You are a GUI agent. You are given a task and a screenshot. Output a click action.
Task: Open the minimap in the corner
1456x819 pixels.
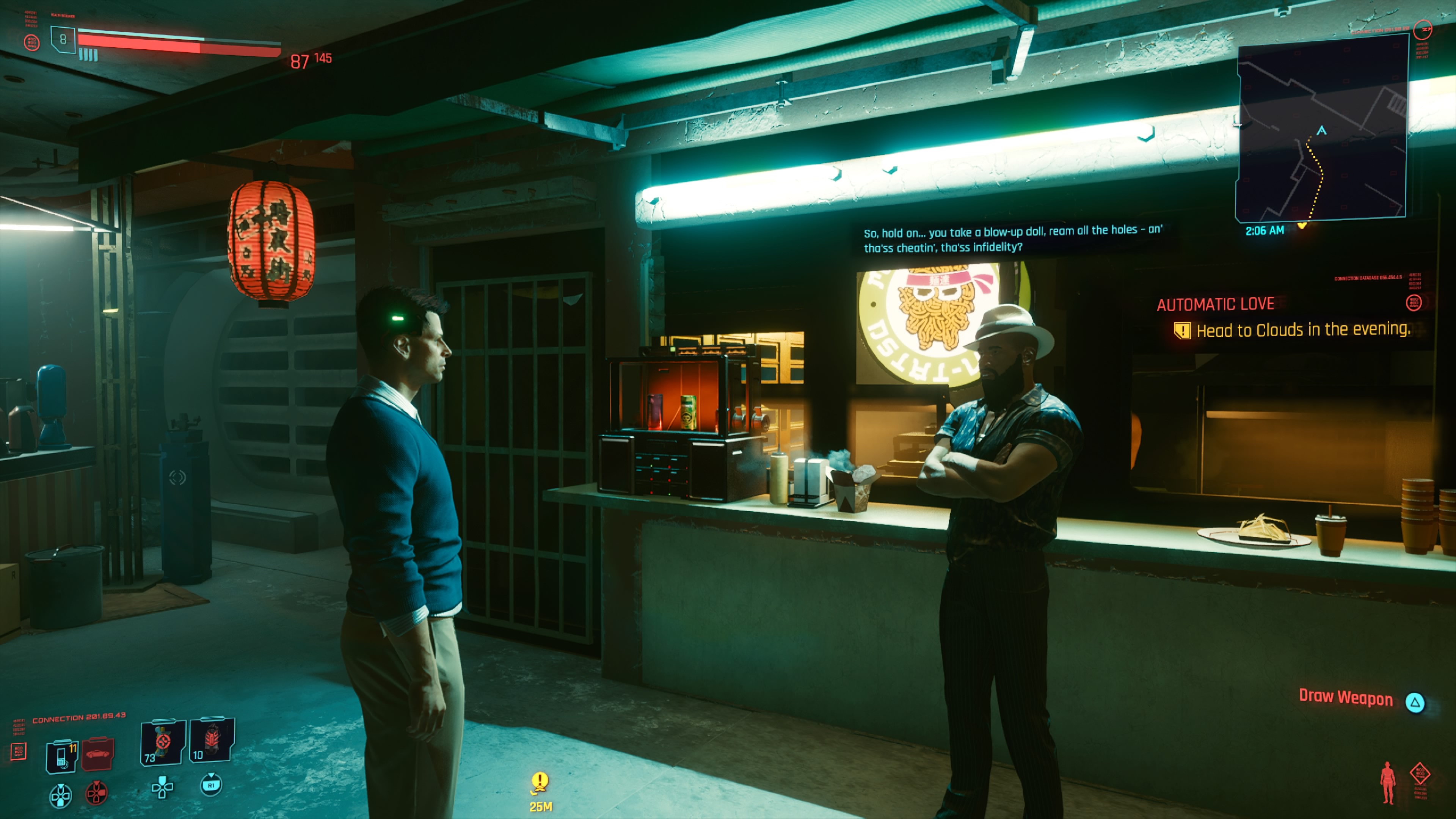[1321, 128]
